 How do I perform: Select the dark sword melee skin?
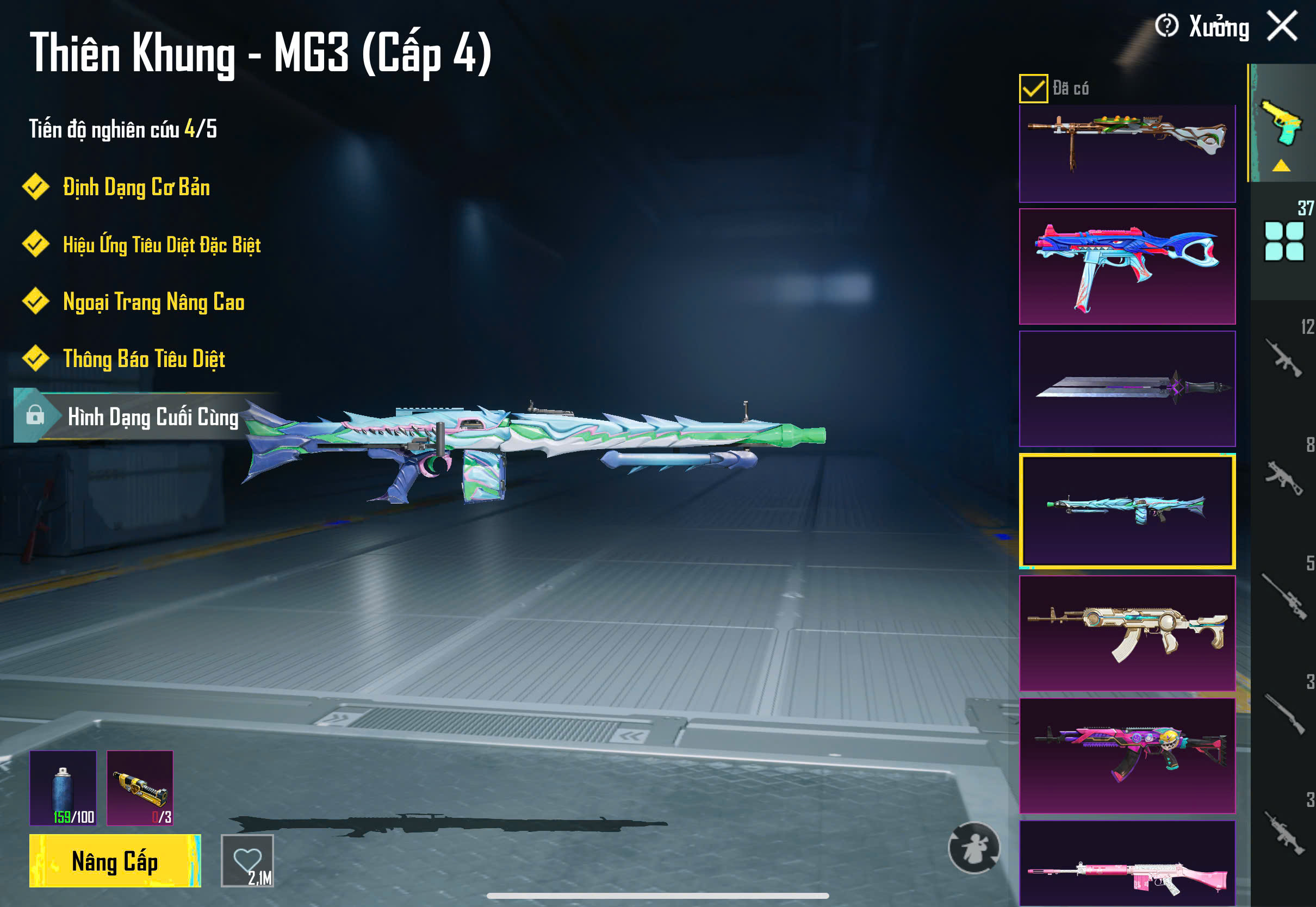[1127, 389]
